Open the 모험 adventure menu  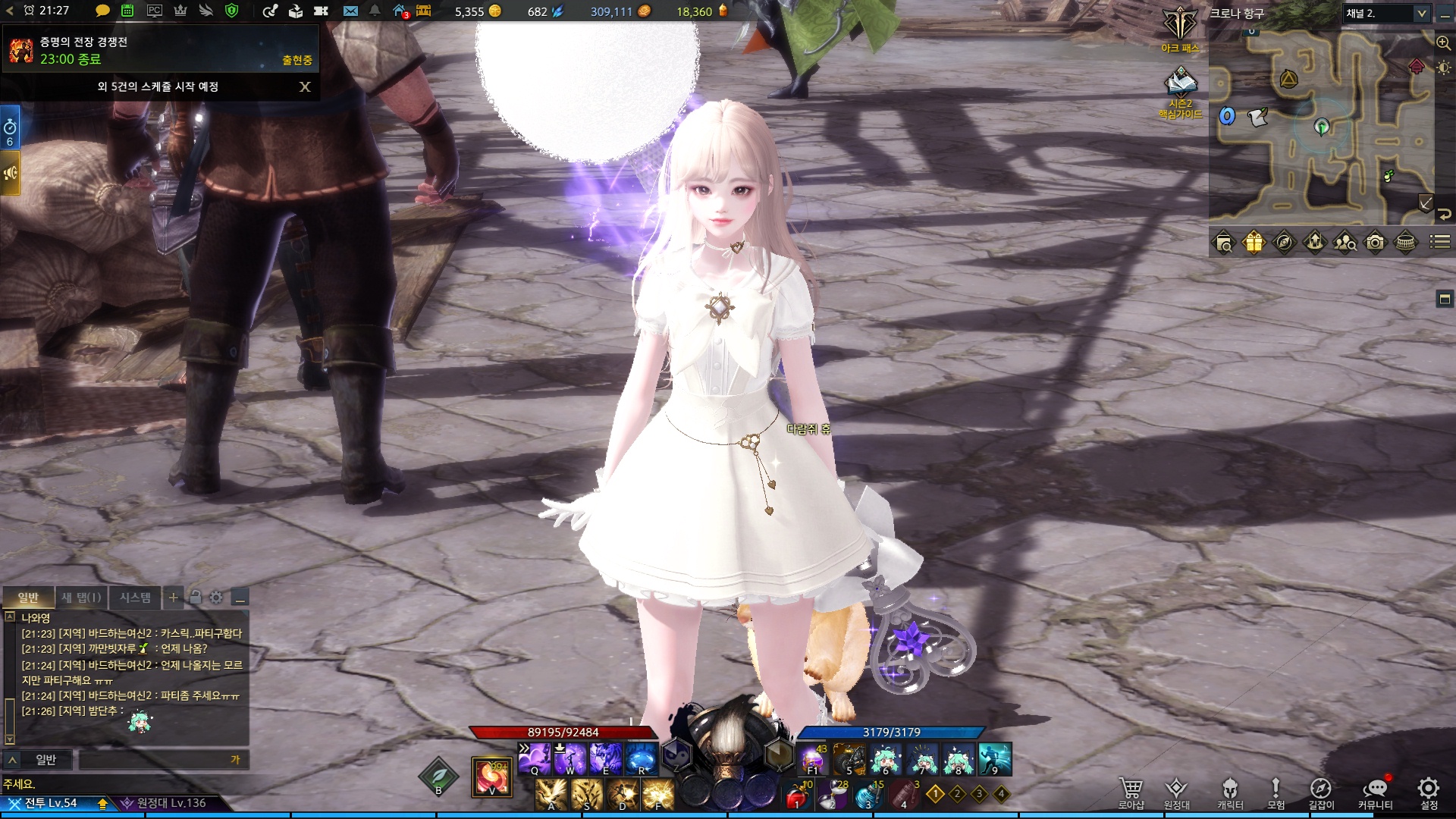[x=1276, y=792]
